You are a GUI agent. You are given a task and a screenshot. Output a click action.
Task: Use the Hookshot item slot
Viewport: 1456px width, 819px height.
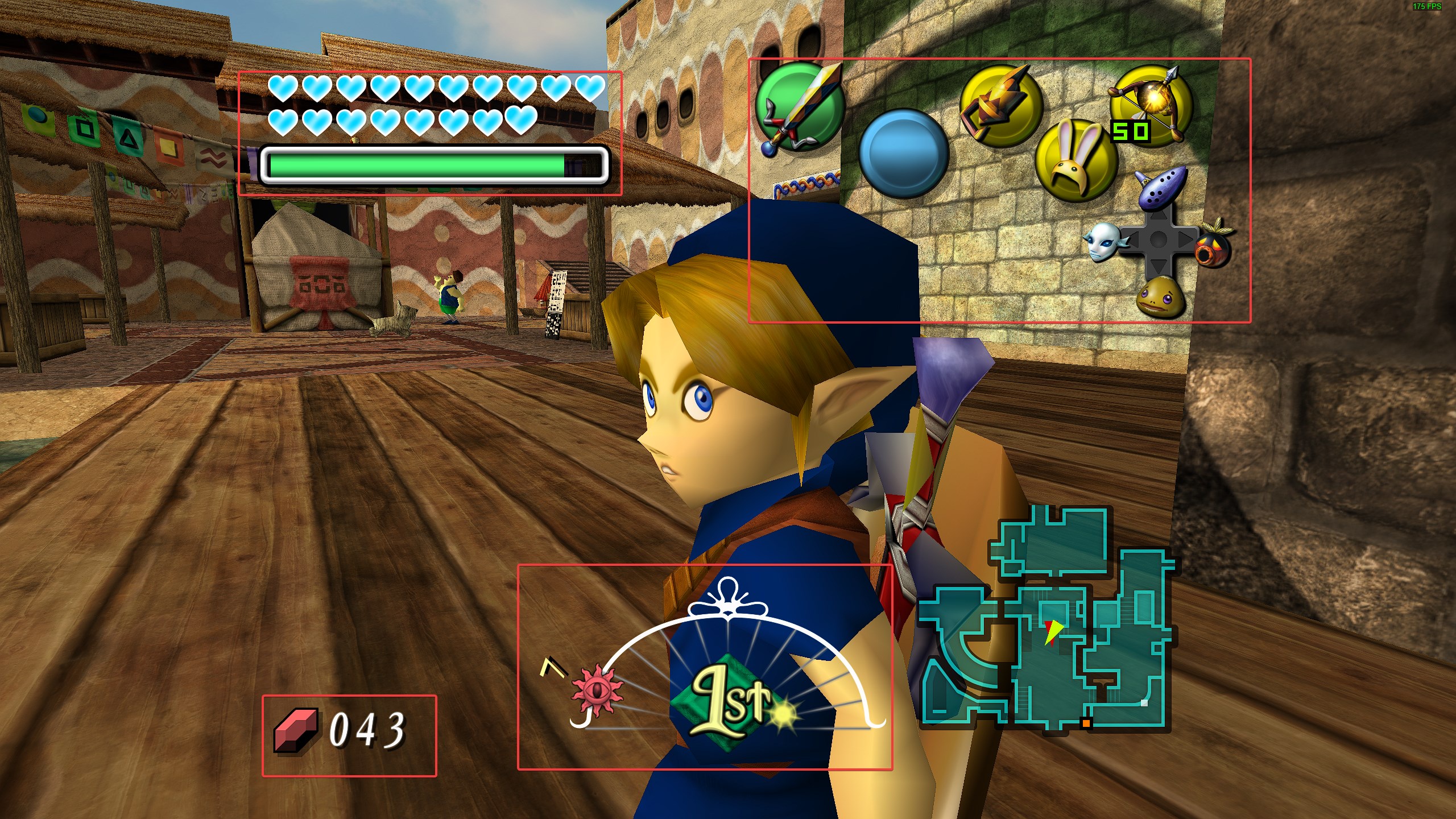(1000, 106)
